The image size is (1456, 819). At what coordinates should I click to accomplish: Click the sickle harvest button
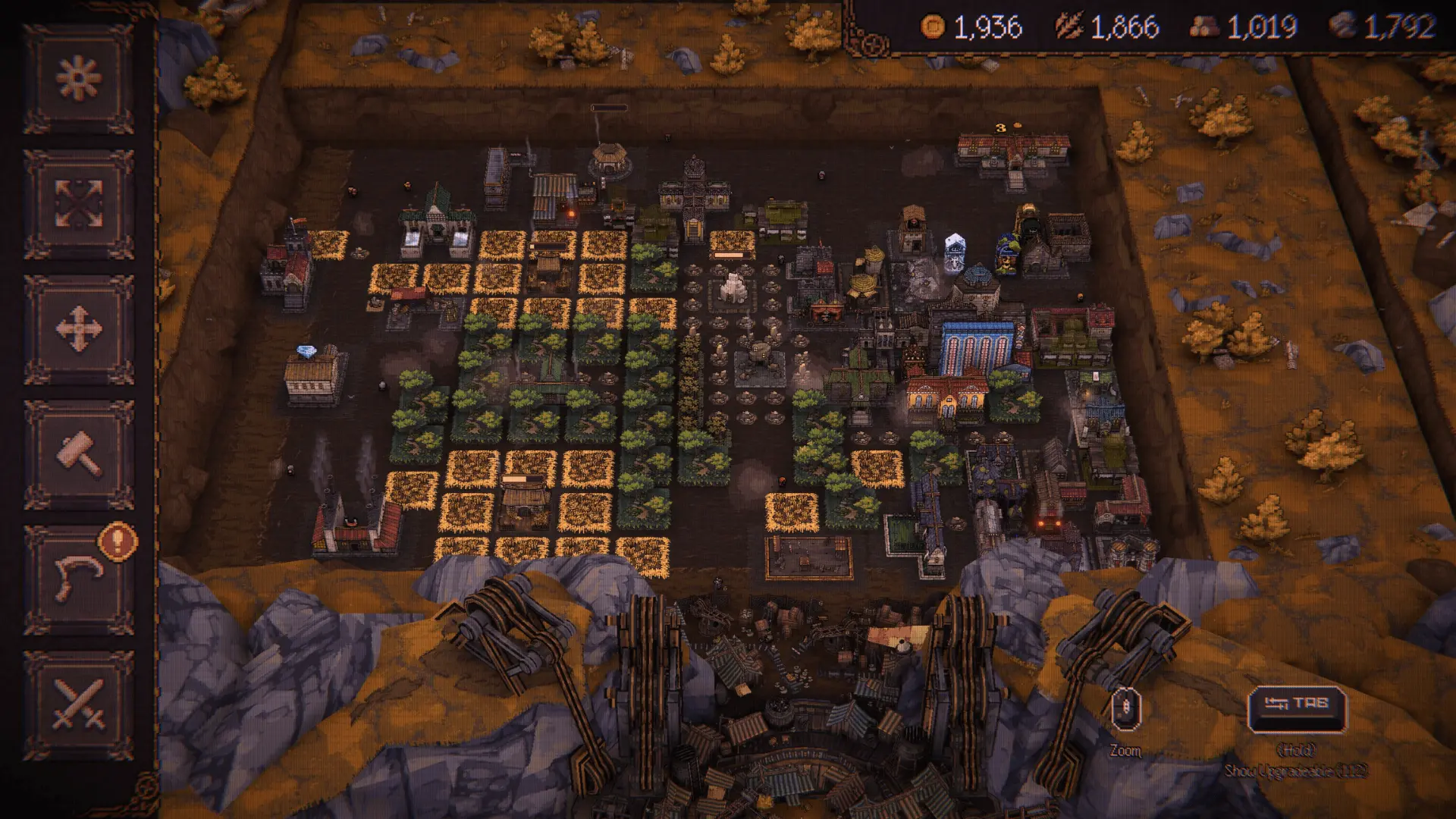click(x=79, y=579)
